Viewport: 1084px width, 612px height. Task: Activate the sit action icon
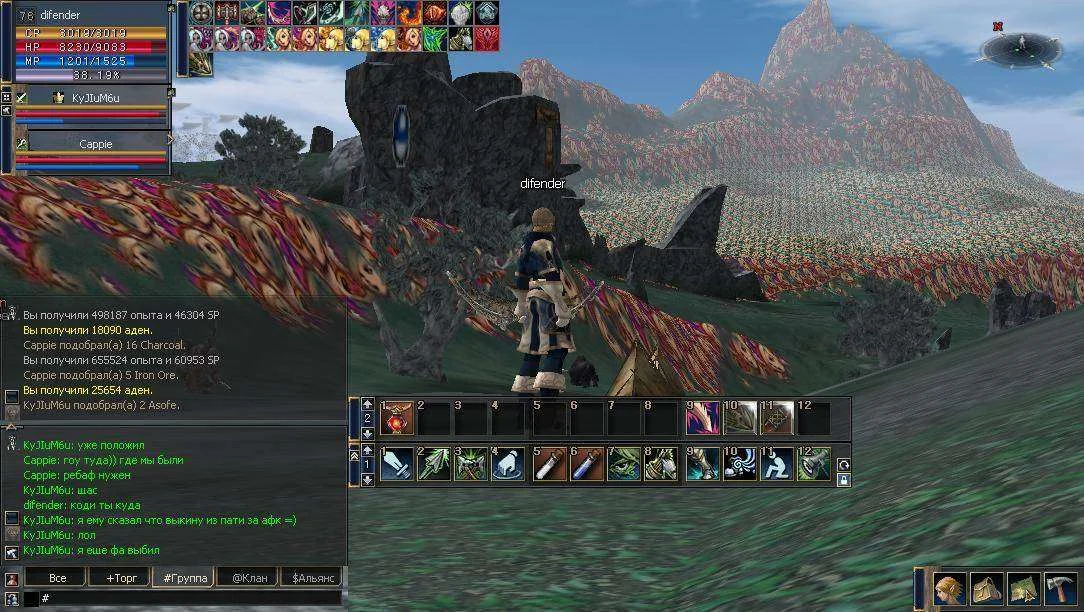click(778, 464)
